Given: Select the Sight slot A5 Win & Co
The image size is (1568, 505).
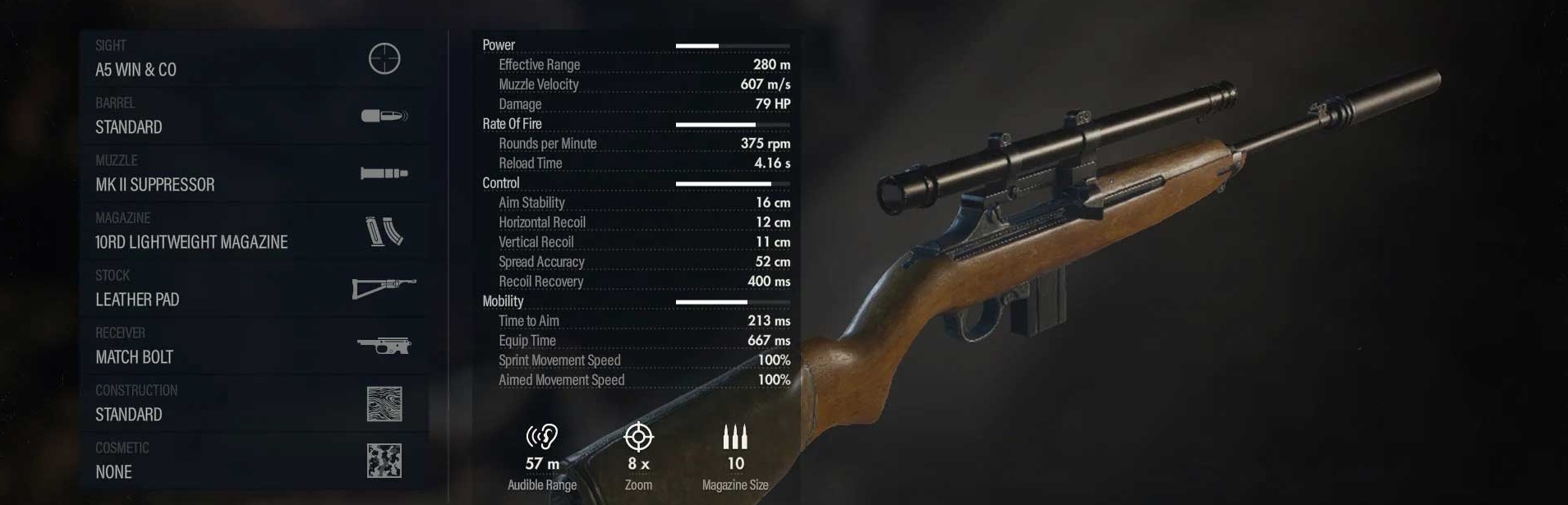Looking at the screenshot, I should point(253,58).
